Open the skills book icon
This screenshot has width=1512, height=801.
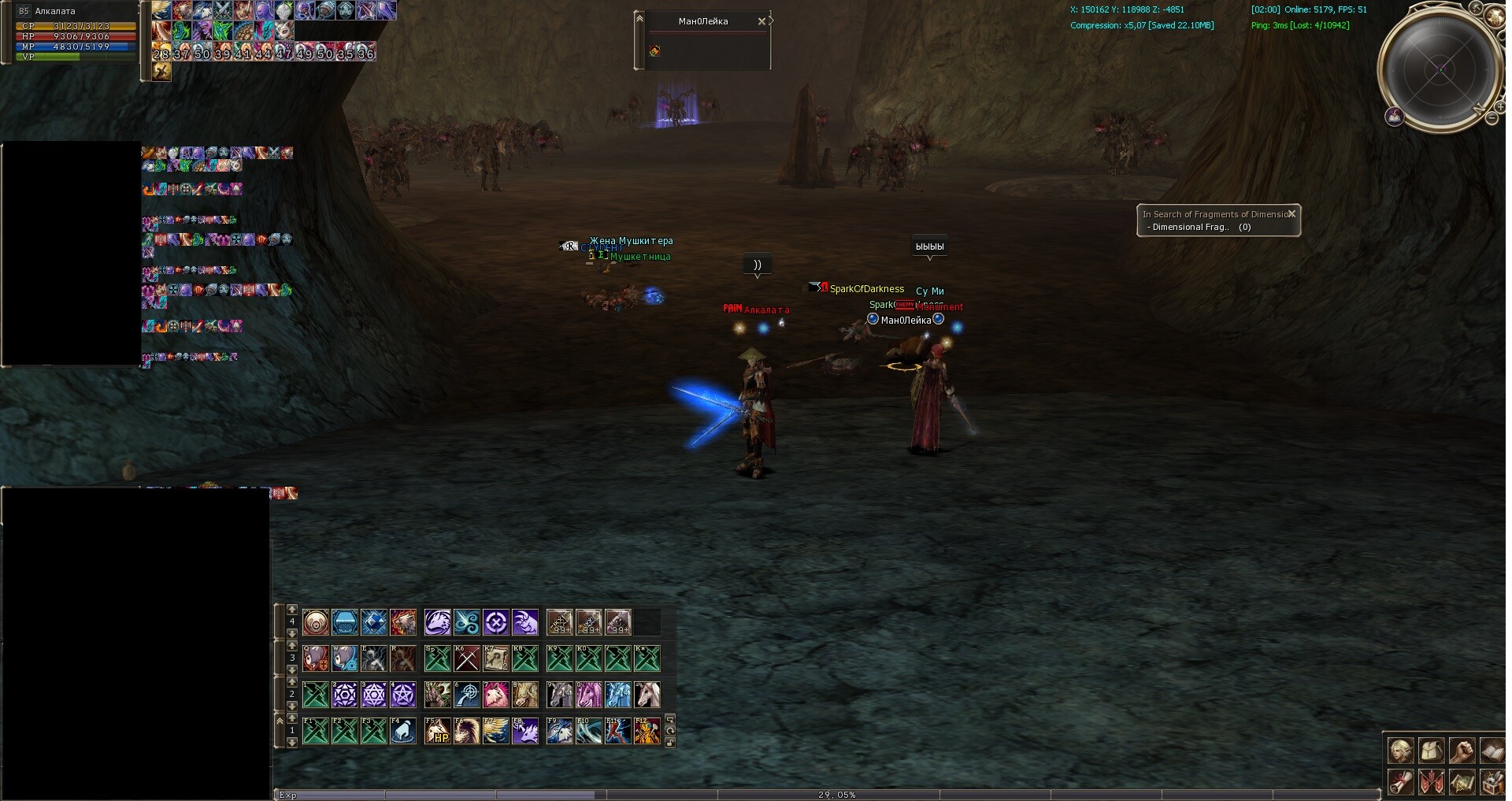[x=1492, y=750]
